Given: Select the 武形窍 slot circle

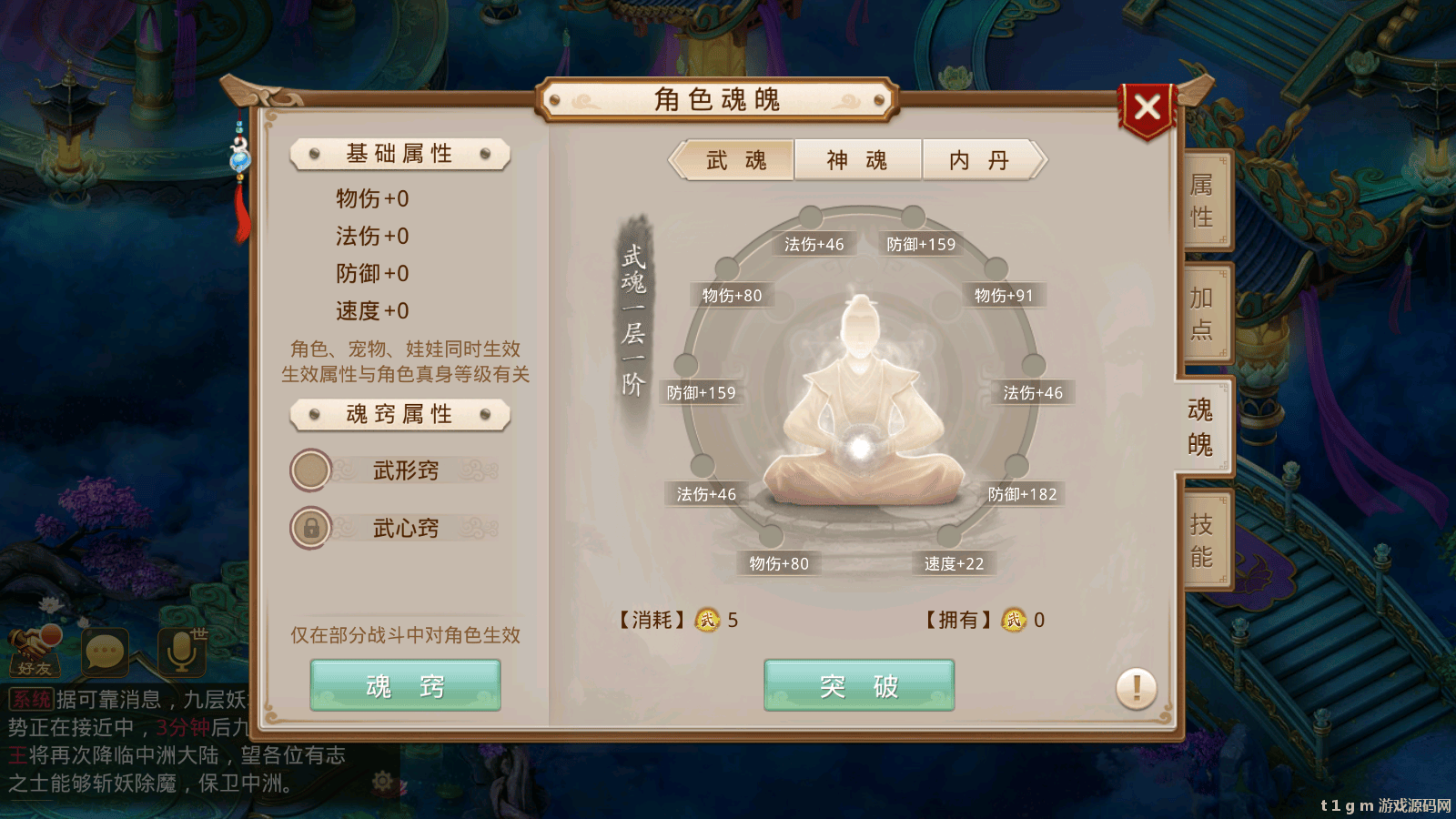Looking at the screenshot, I should pos(310,470).
